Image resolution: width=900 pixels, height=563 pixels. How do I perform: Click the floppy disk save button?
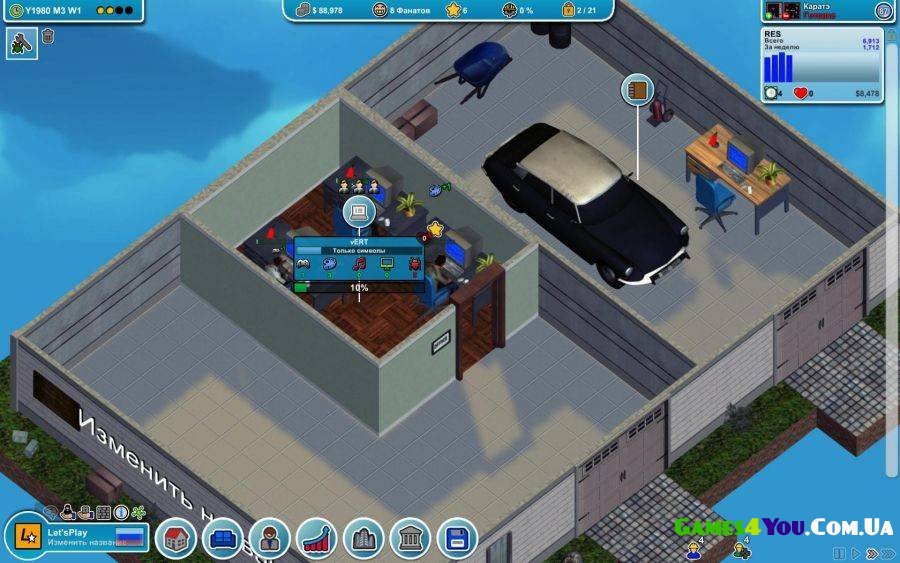pyautogui.click(x=457, y=539)
